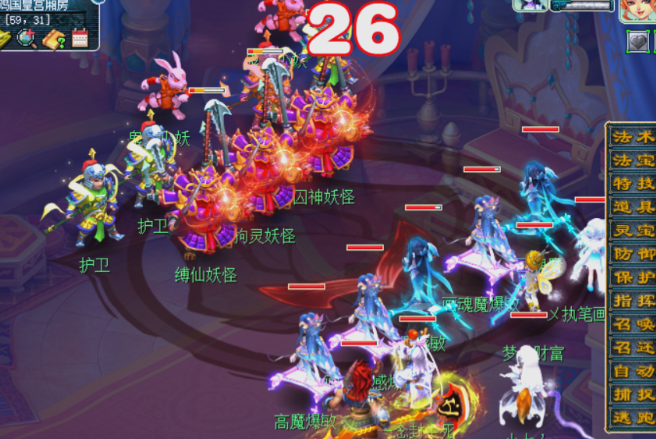Open the calendar icon

80,39
